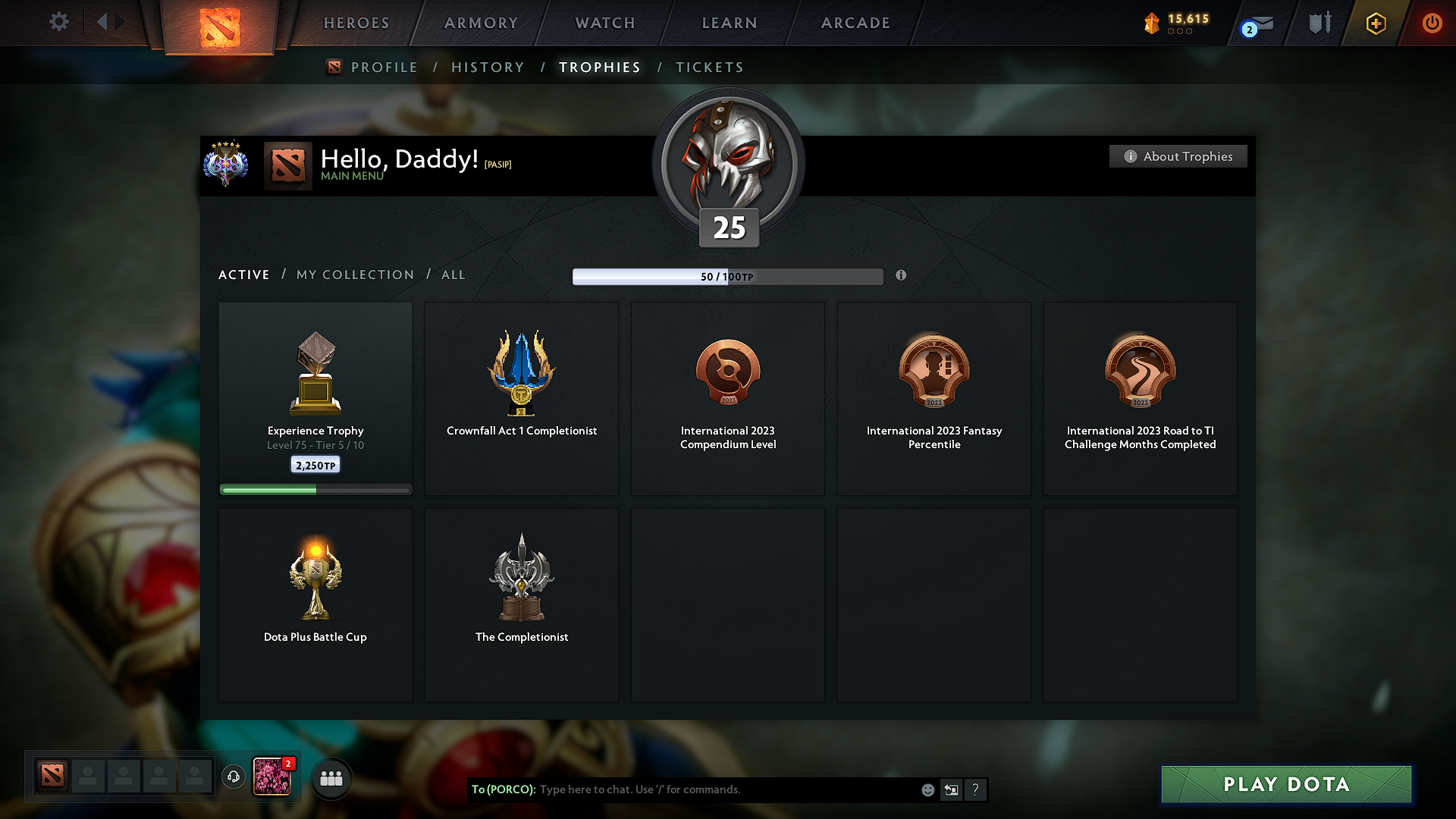Switch to the HISTORY tab
Image resolution: width=1456 pixels, height=819 pixels.
[x=488, y=67]
